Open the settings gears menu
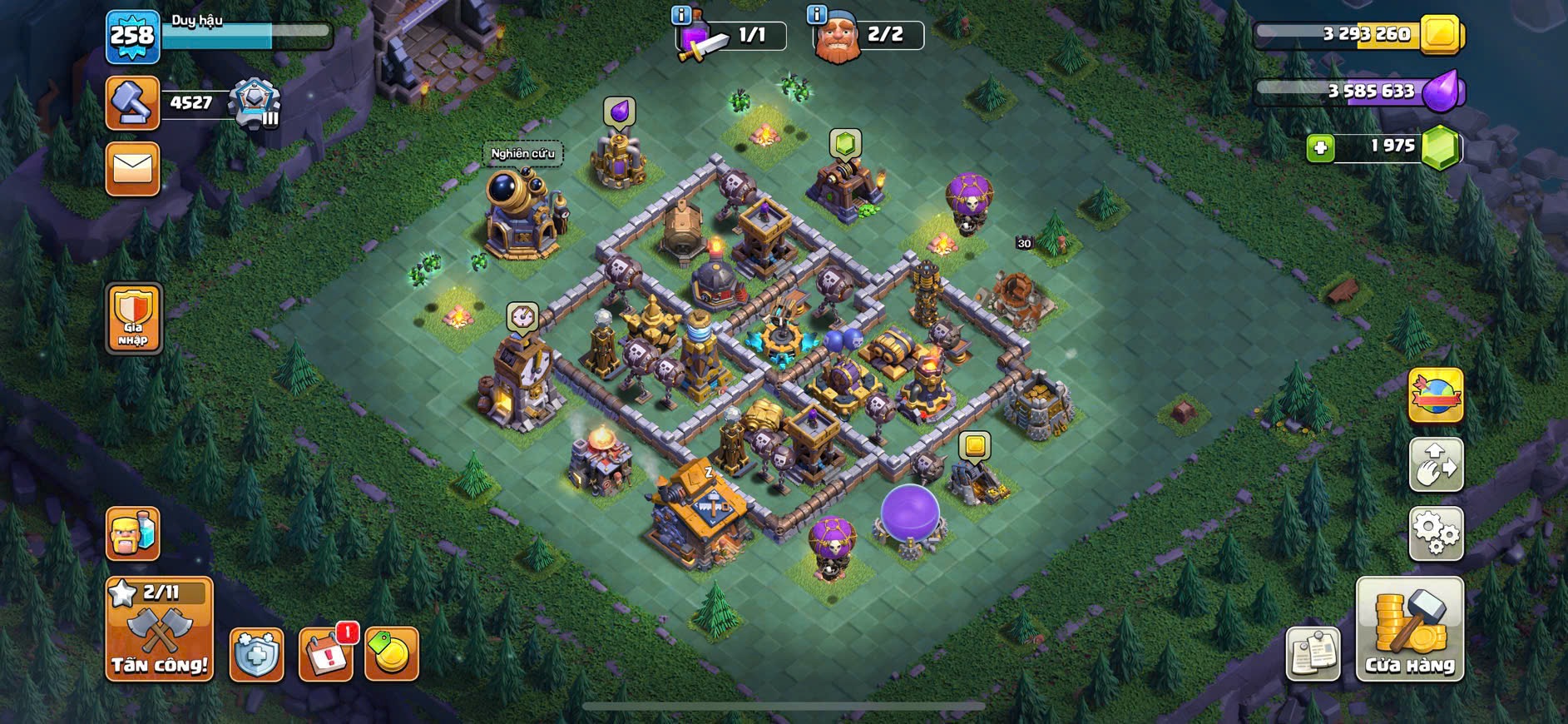This screenshot has width=1568, height=724. (1436, 533)
